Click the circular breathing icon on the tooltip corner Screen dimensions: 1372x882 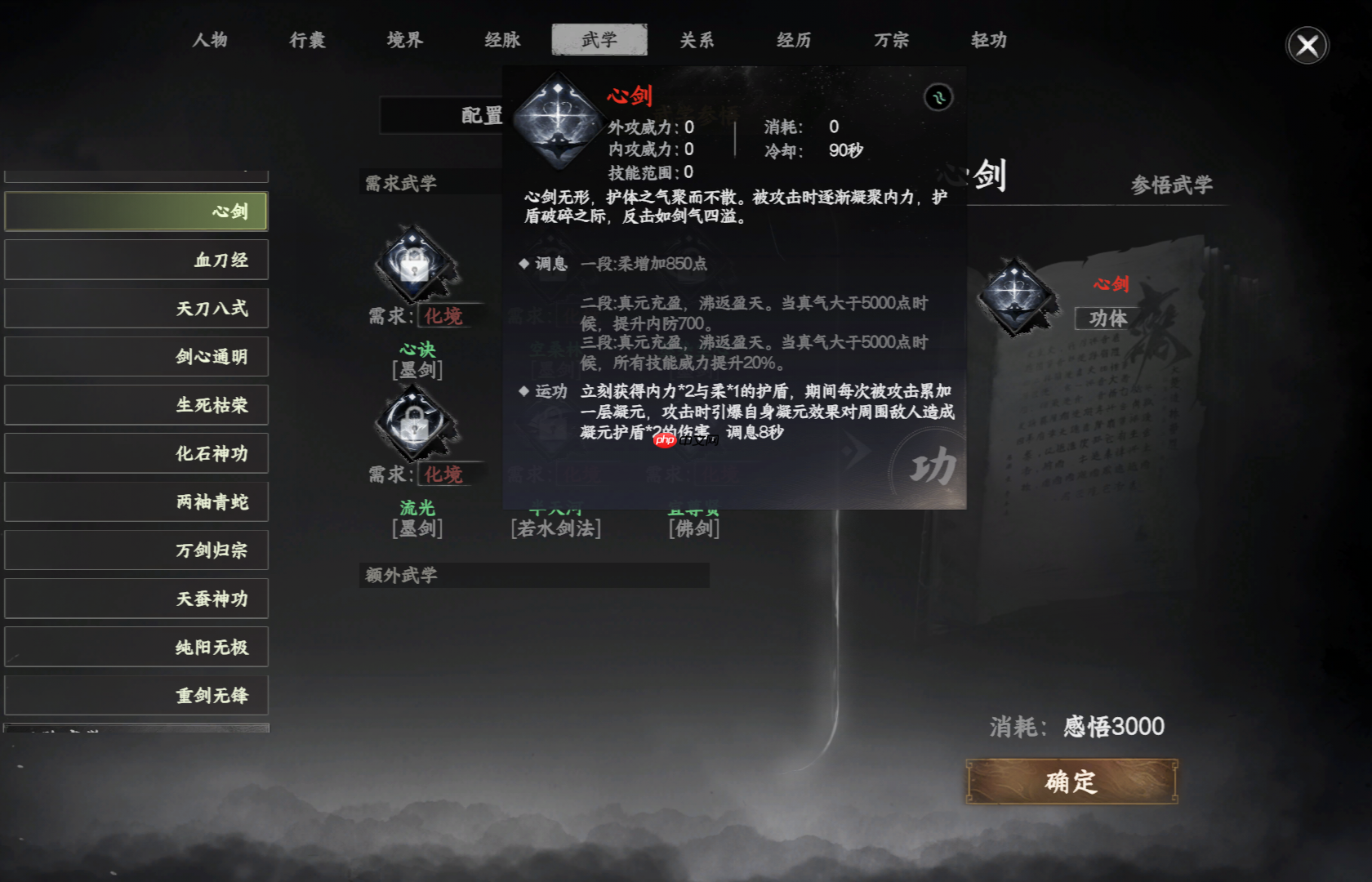pyautogui.click(x=939, y=97)
